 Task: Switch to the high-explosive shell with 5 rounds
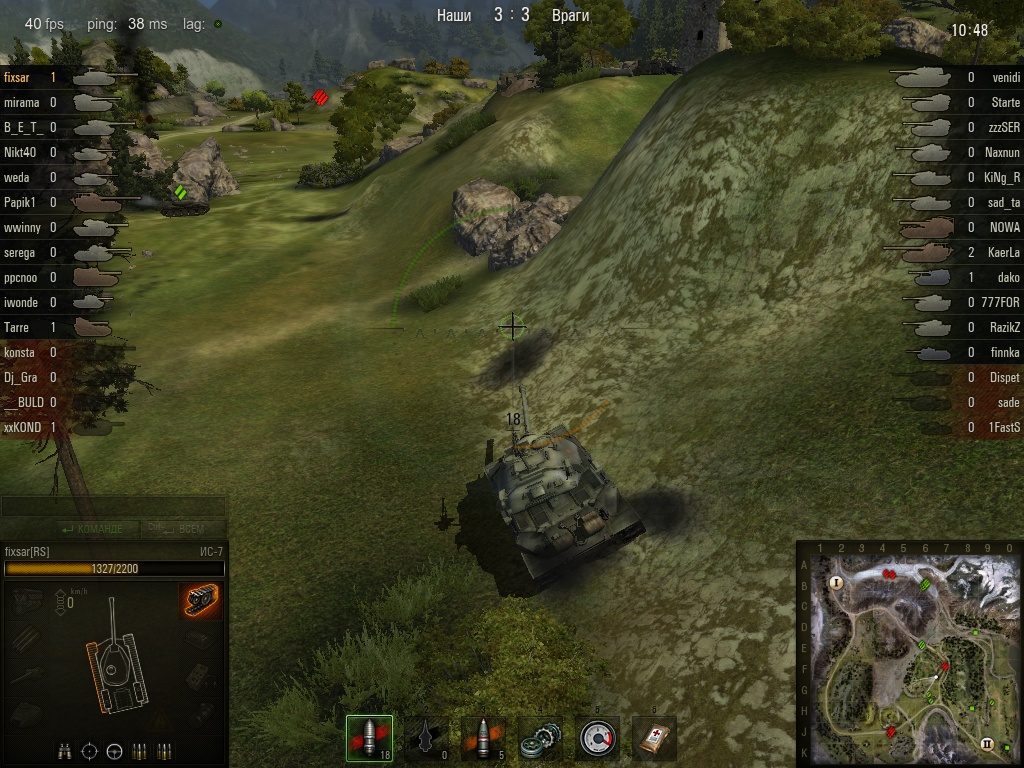pos(483,739)
